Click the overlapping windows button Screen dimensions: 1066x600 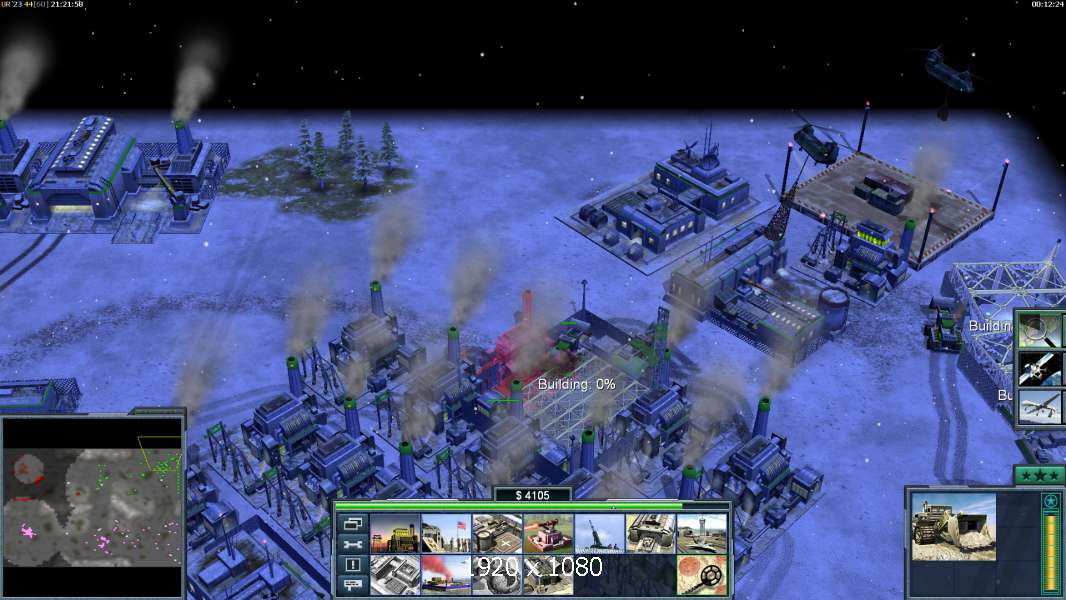pyautogui.click(x=352, y=523)
